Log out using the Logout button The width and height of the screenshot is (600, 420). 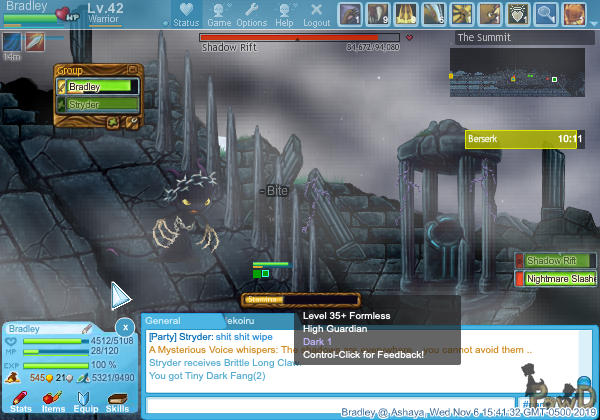(316, 15)
